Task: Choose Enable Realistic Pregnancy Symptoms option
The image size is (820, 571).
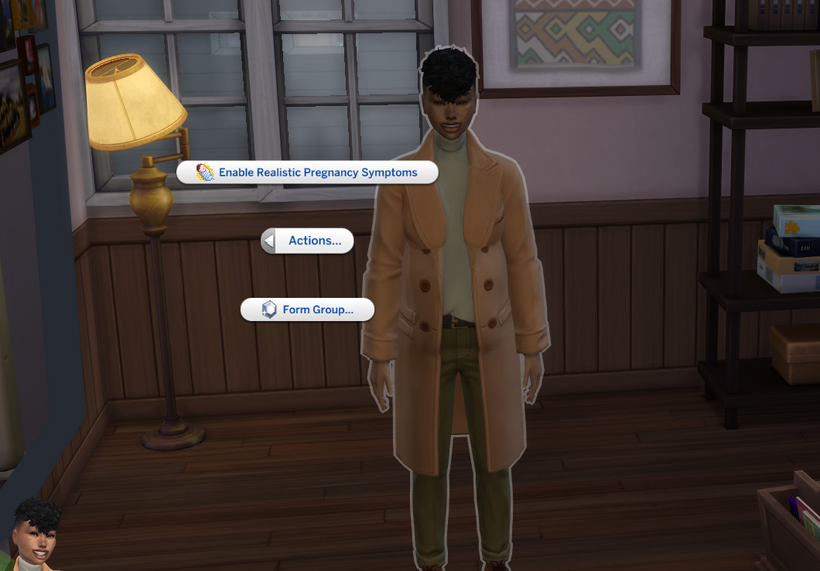Action: [x=308, y=173]
